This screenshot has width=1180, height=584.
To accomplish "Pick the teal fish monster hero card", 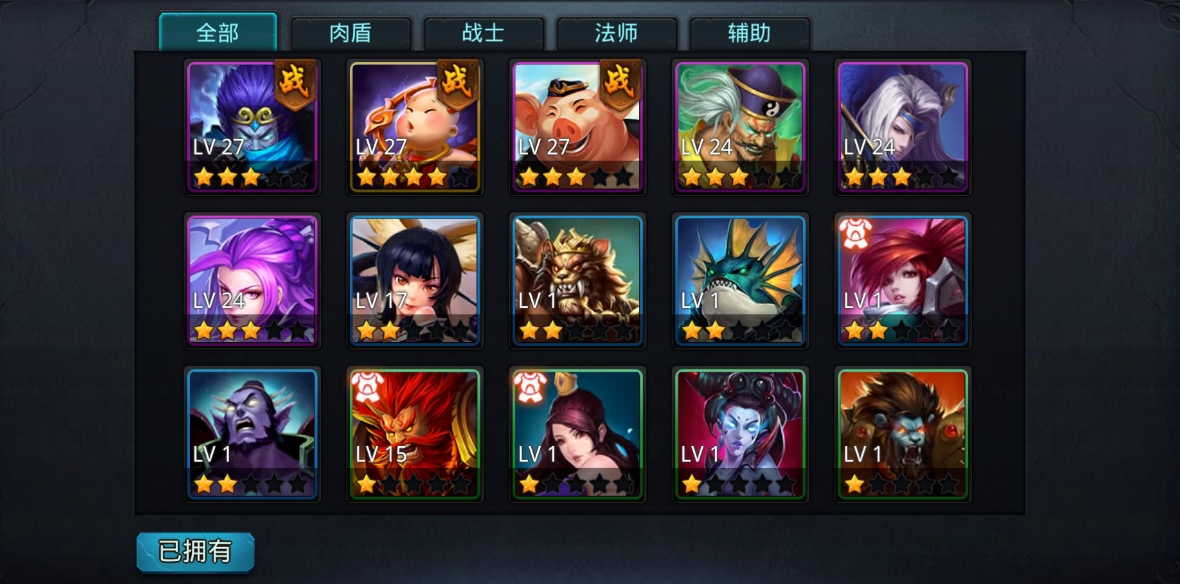I will click(740, 280).
